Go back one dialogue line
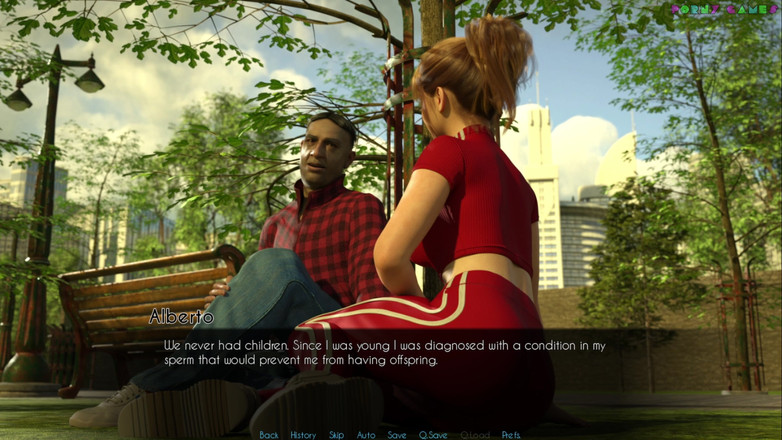The height and width of the screenshot is (440, 782). 269,435
